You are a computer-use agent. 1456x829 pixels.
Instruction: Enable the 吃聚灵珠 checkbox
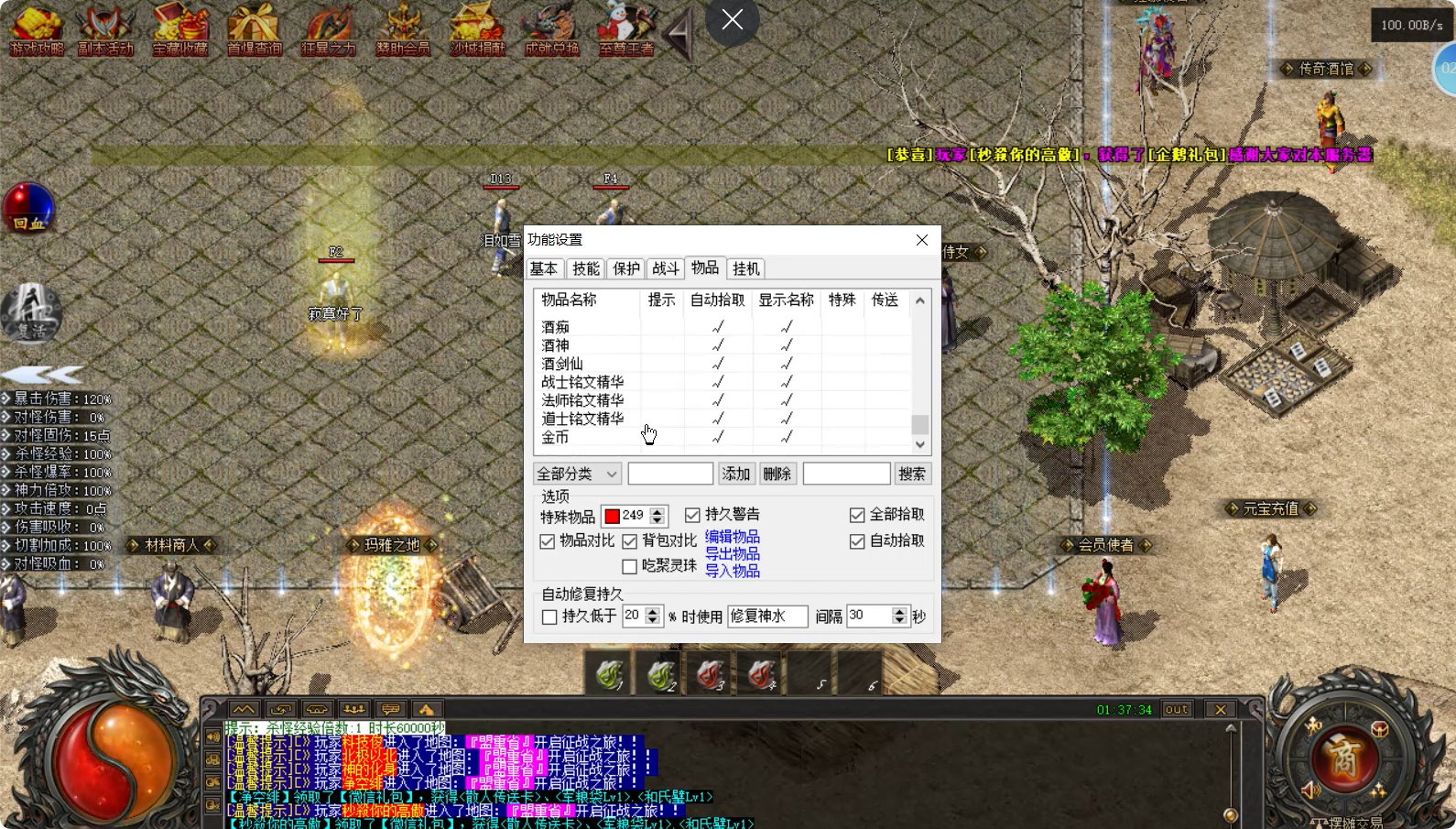coord(630,566)
